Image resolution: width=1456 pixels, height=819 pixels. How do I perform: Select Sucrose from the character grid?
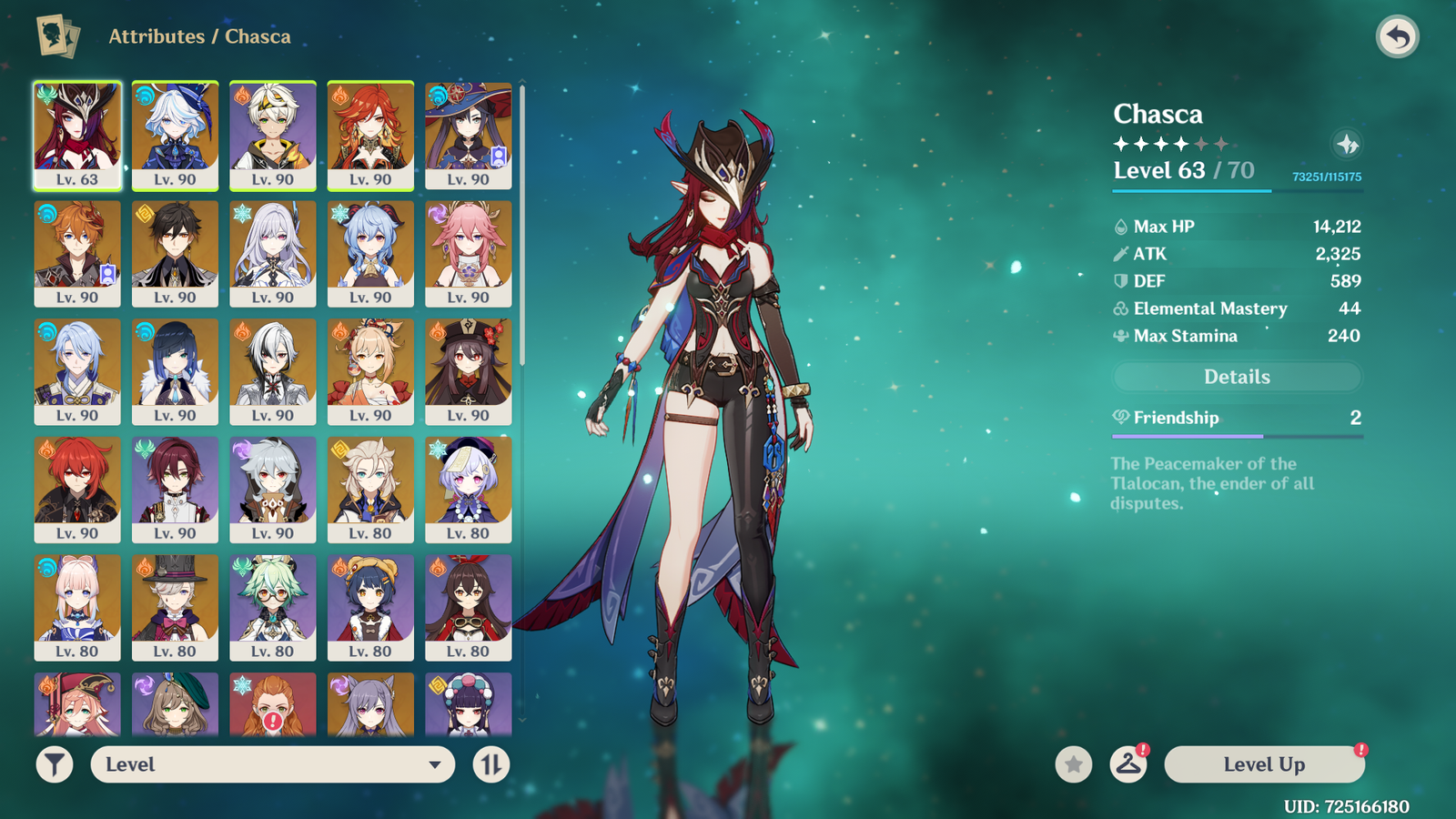click(272, 608)
